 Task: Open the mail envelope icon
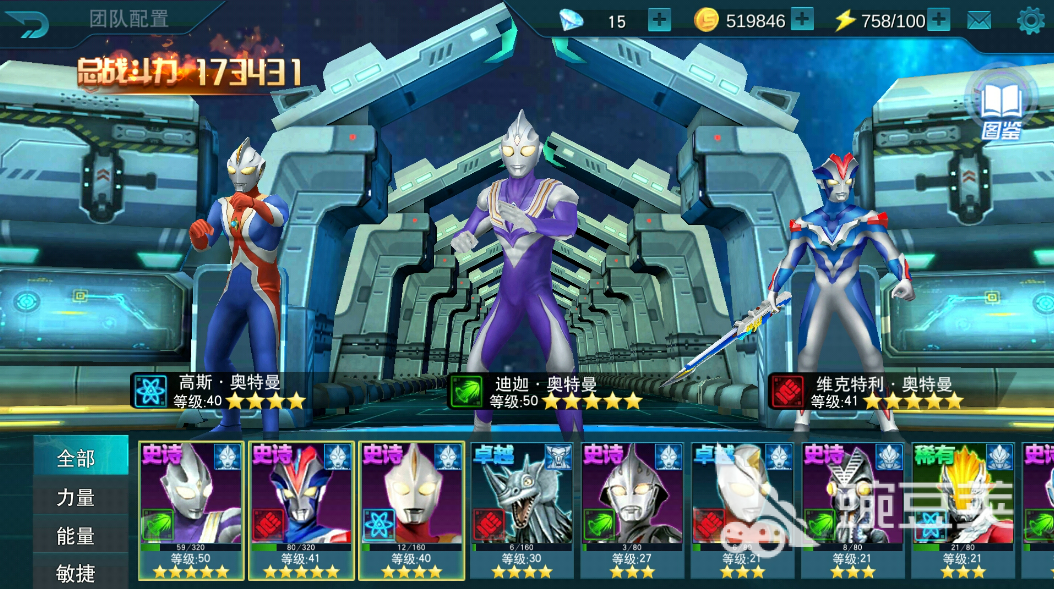tap(979, 20)
